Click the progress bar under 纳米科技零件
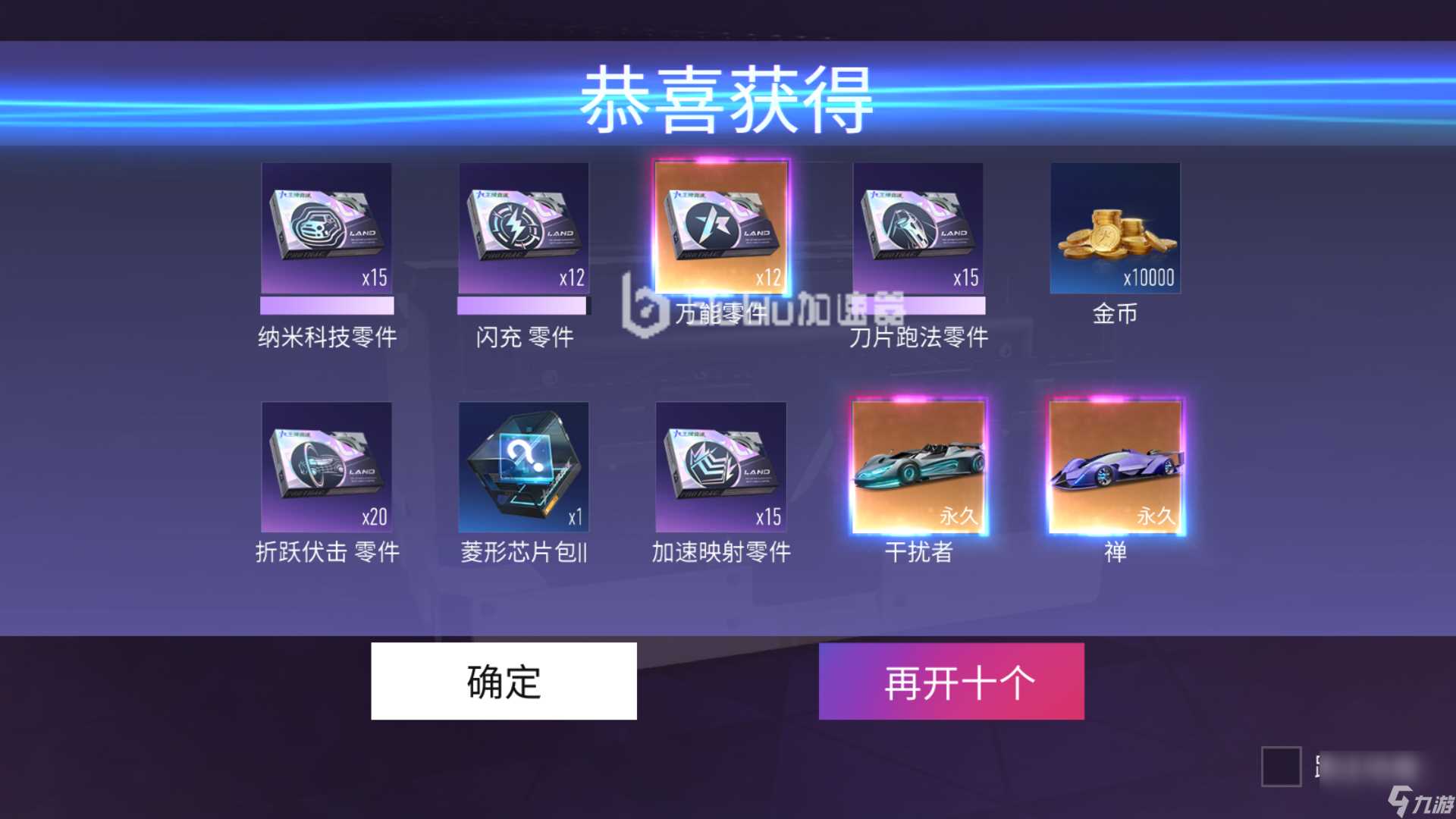Image resolution: width=1456 pixels, height=819 pixels. tap(326, 306)
